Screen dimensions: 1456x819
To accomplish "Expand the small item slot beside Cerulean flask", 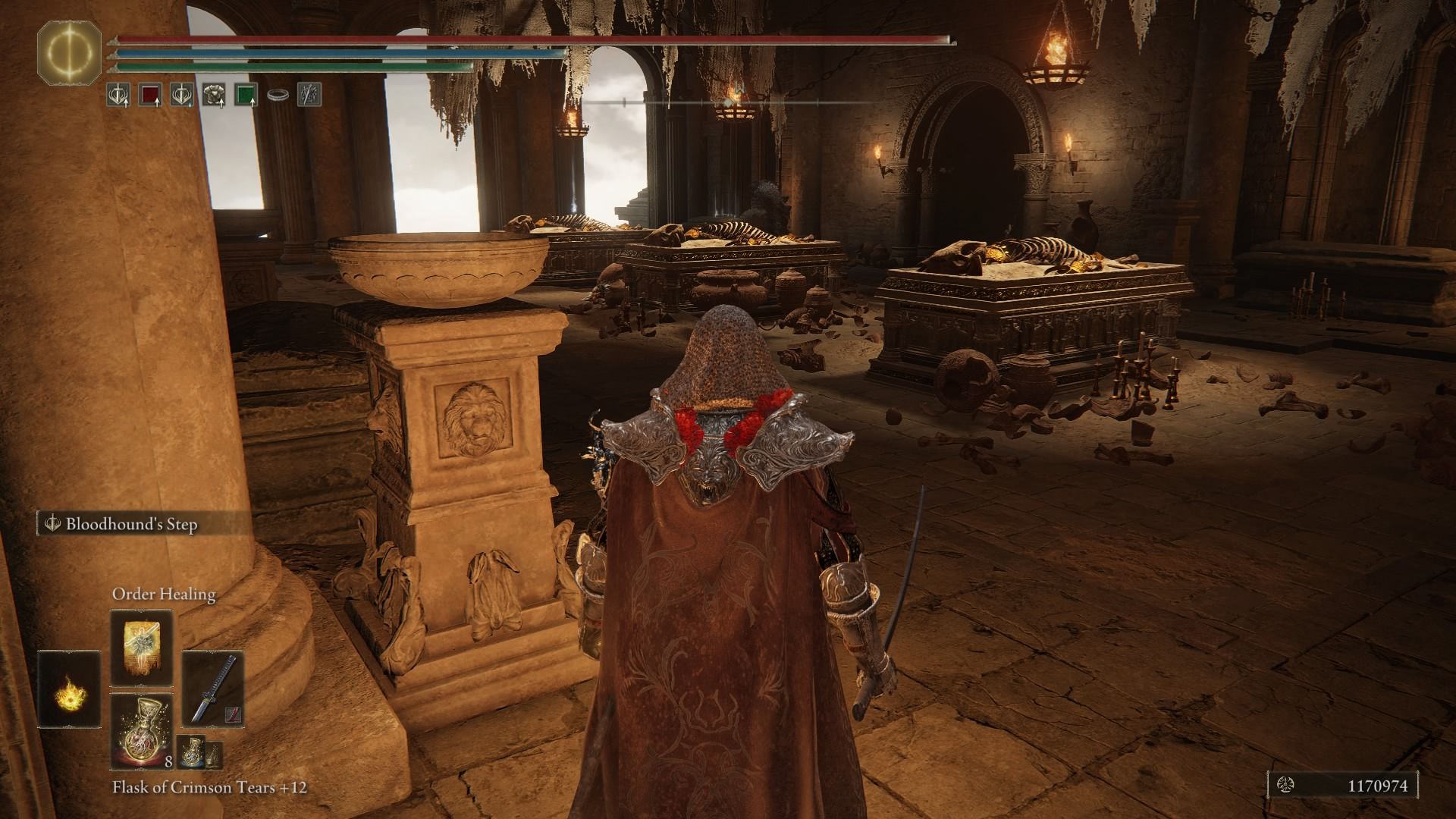I will (x=214, y=755).
